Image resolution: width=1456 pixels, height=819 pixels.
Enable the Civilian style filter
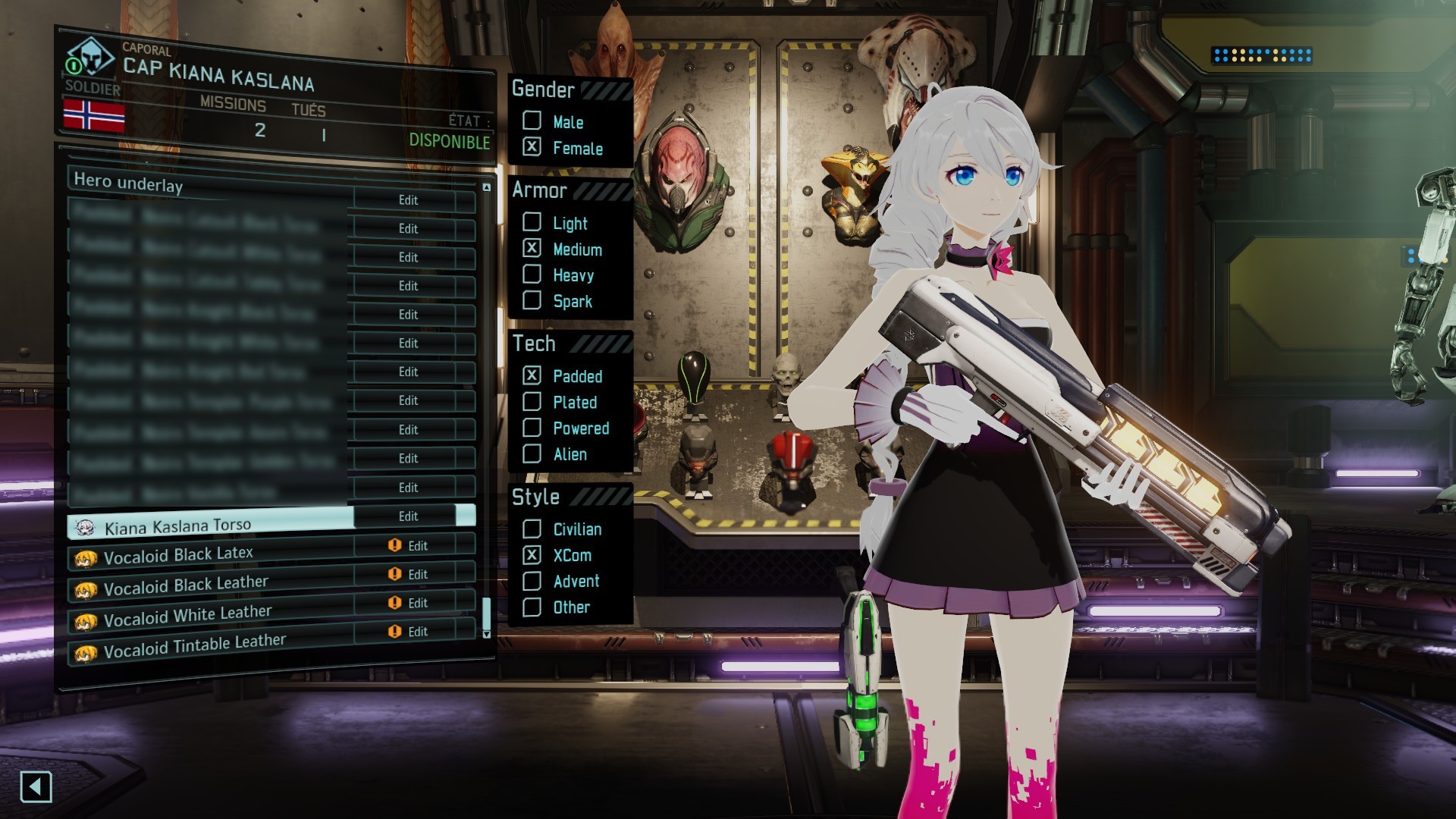point(532,529)
